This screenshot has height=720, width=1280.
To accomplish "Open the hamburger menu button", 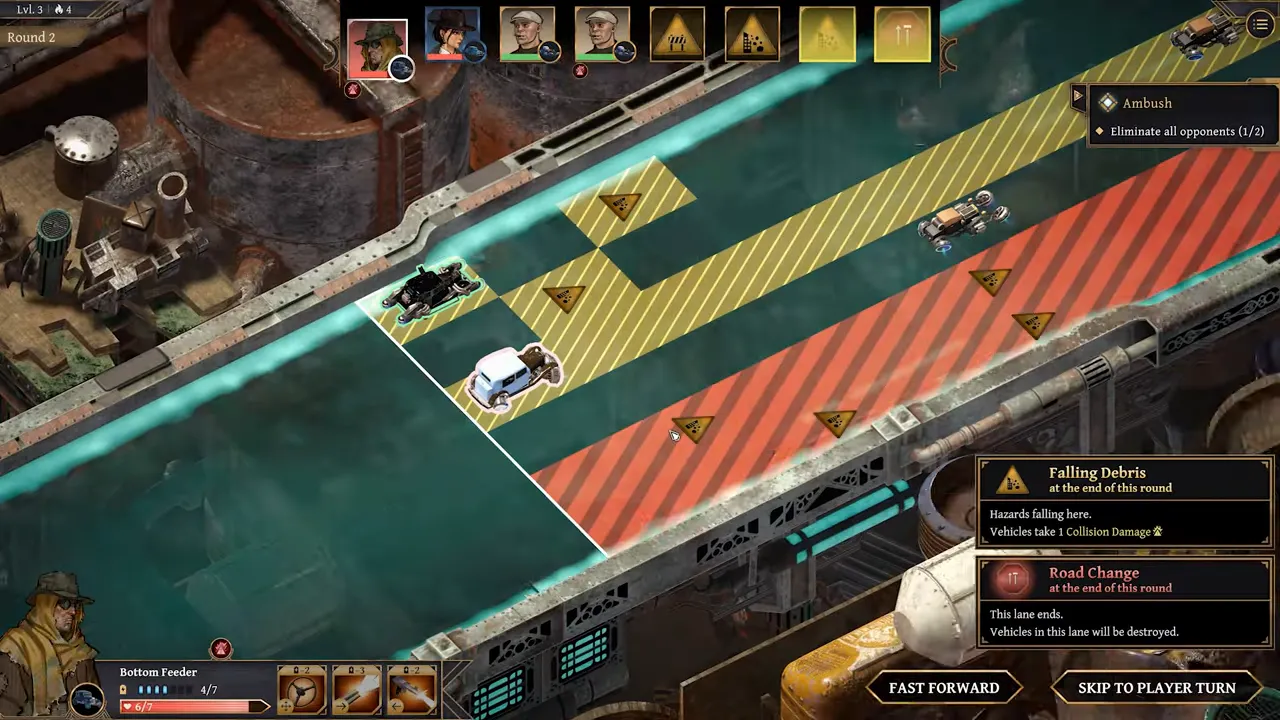I will pyautogui.click(x=1259, y=25).
